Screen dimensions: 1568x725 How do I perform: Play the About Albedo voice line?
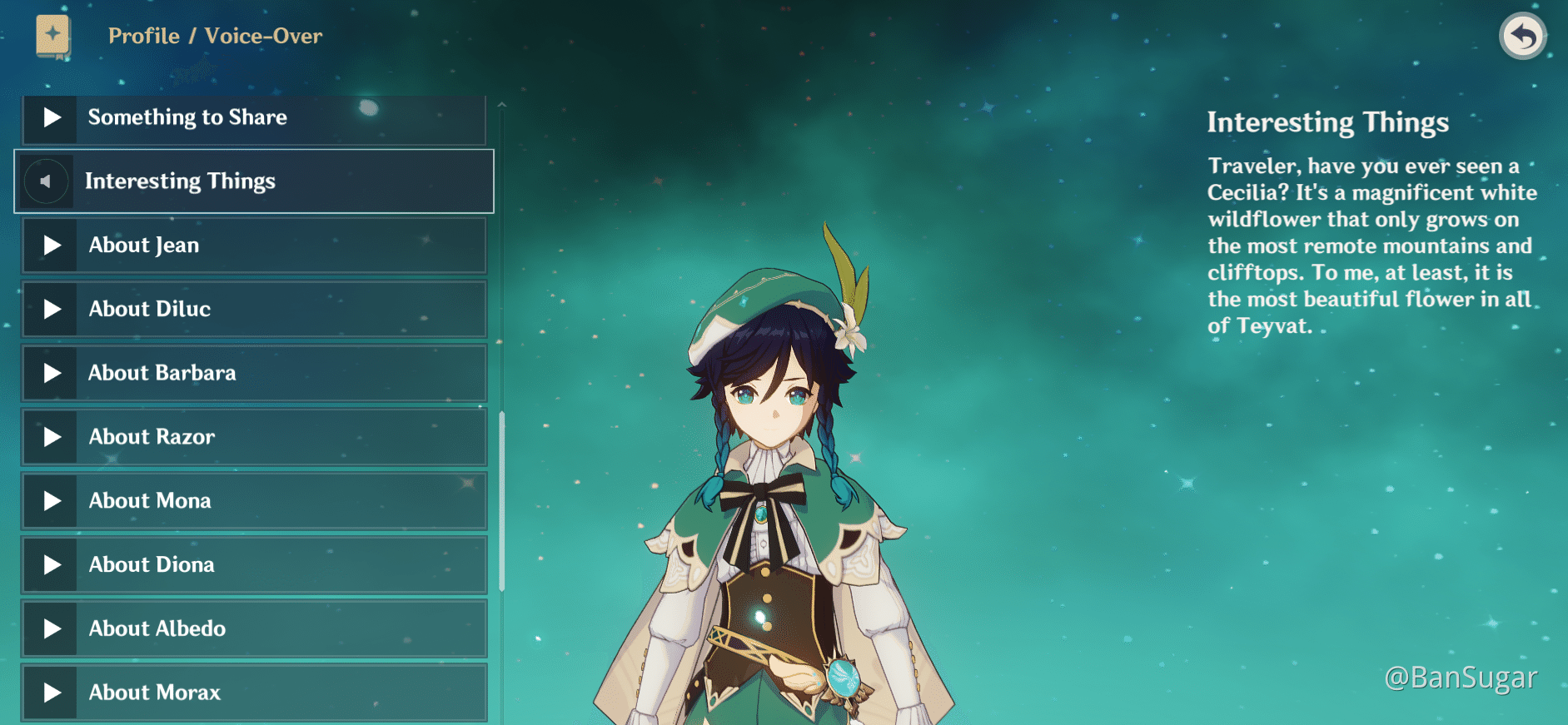click(52, 628)
